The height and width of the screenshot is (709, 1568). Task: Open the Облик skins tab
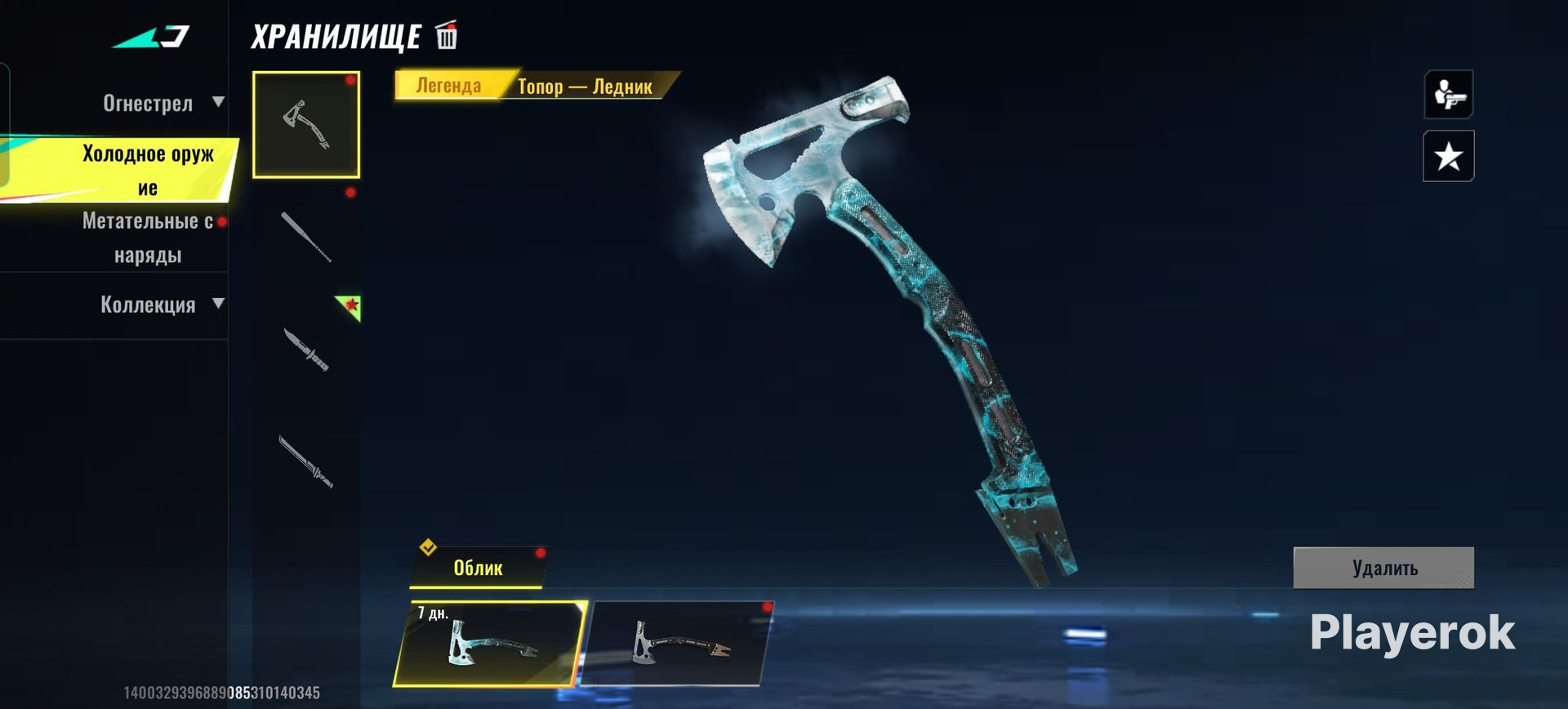478,568
